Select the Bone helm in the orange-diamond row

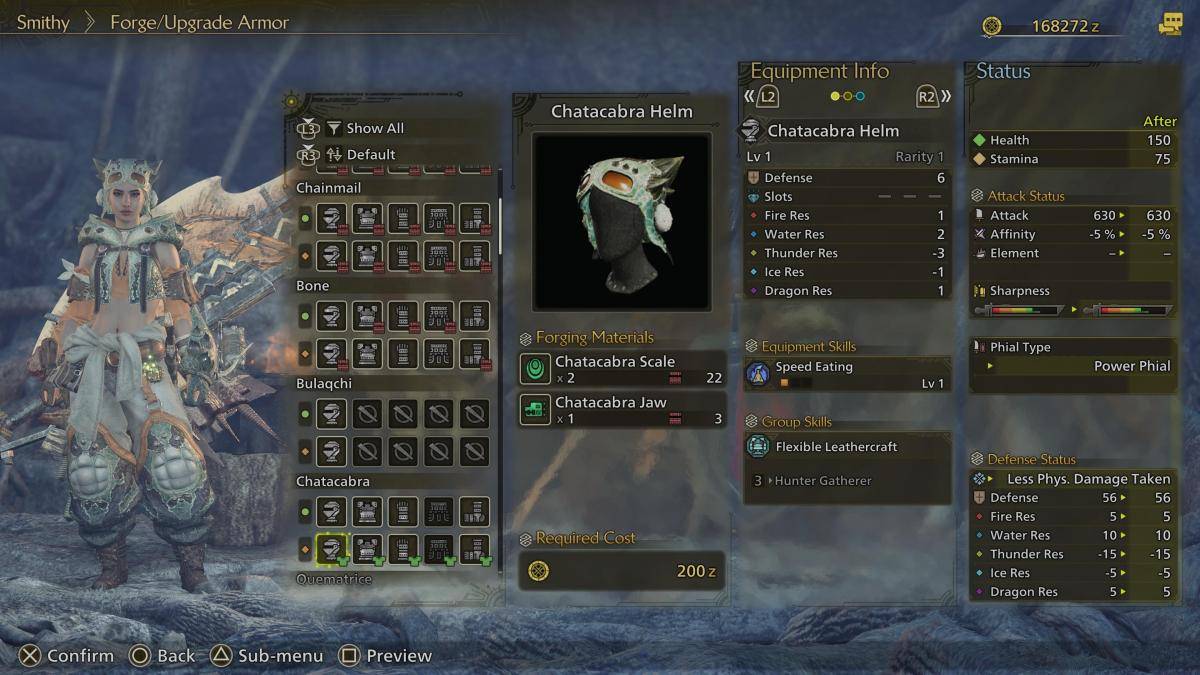coord(332,353)
